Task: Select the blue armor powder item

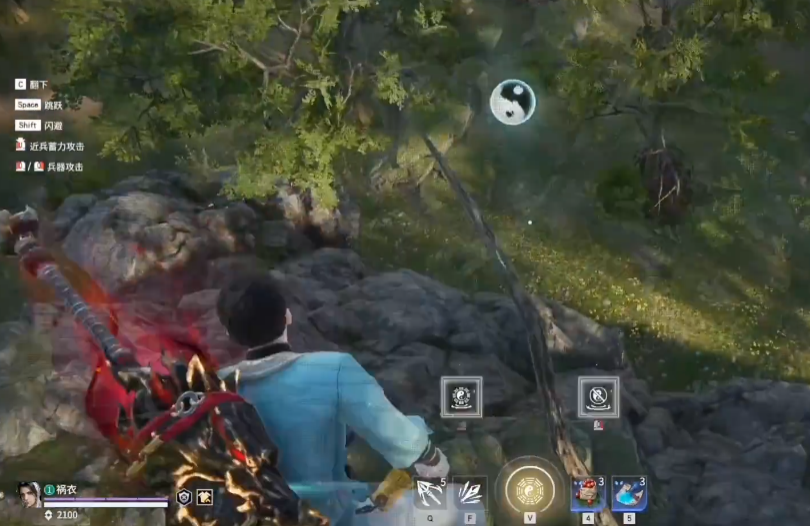Action: point(628,493)
